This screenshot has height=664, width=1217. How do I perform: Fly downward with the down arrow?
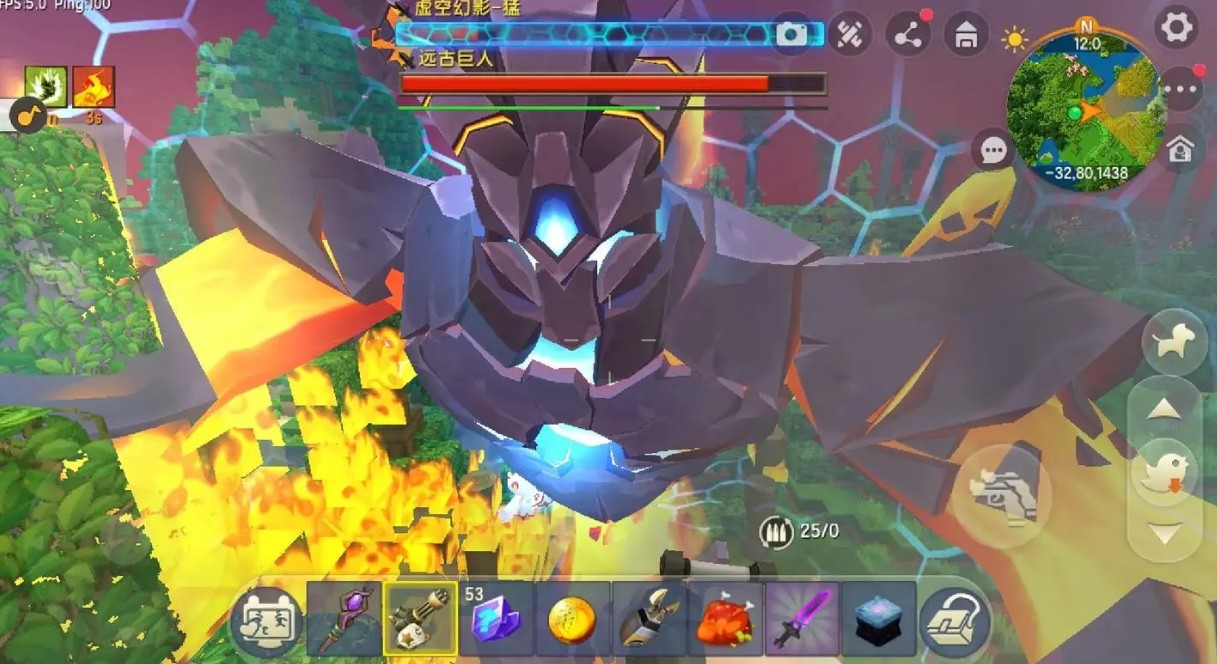click(1166, 533)
